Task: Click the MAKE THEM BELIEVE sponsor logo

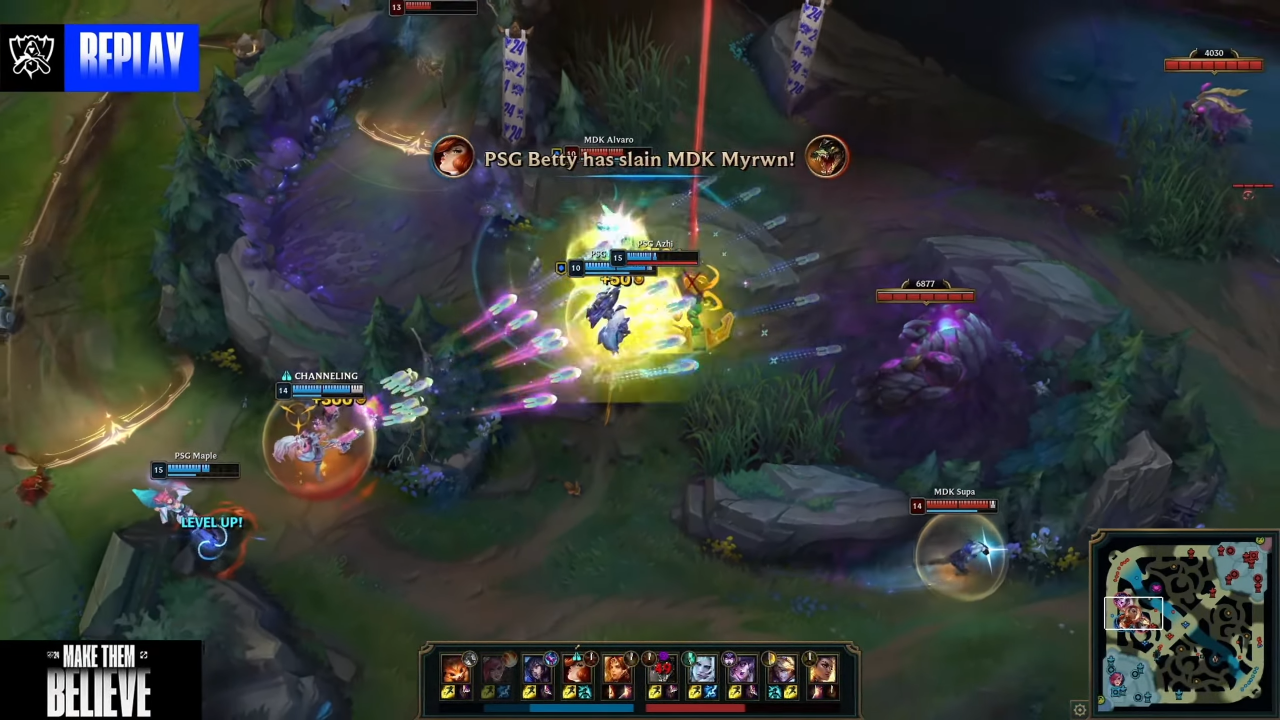Action: 100,680
